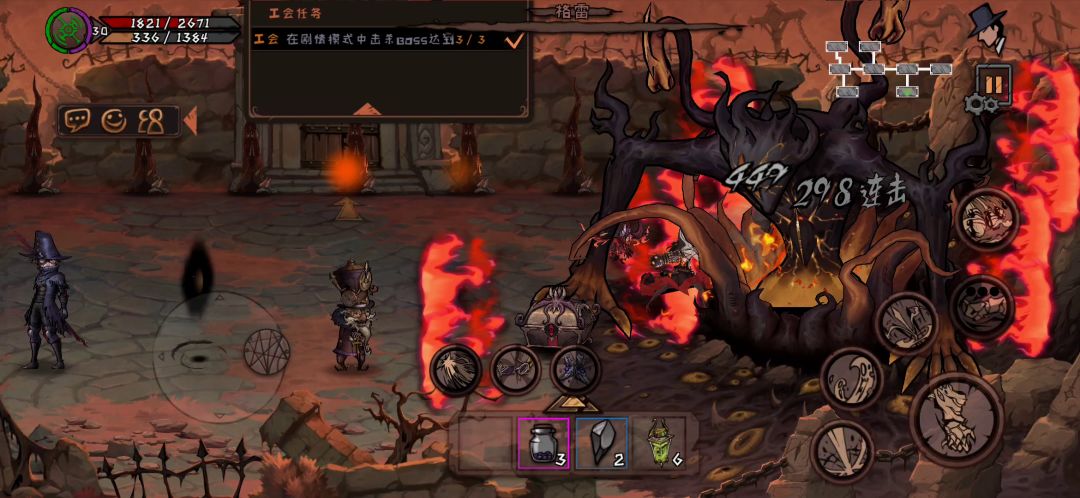Screen dimensions: 1080x498
Task: Activate the purple crossed-blades skill
Action: click(x=576, y=369)
